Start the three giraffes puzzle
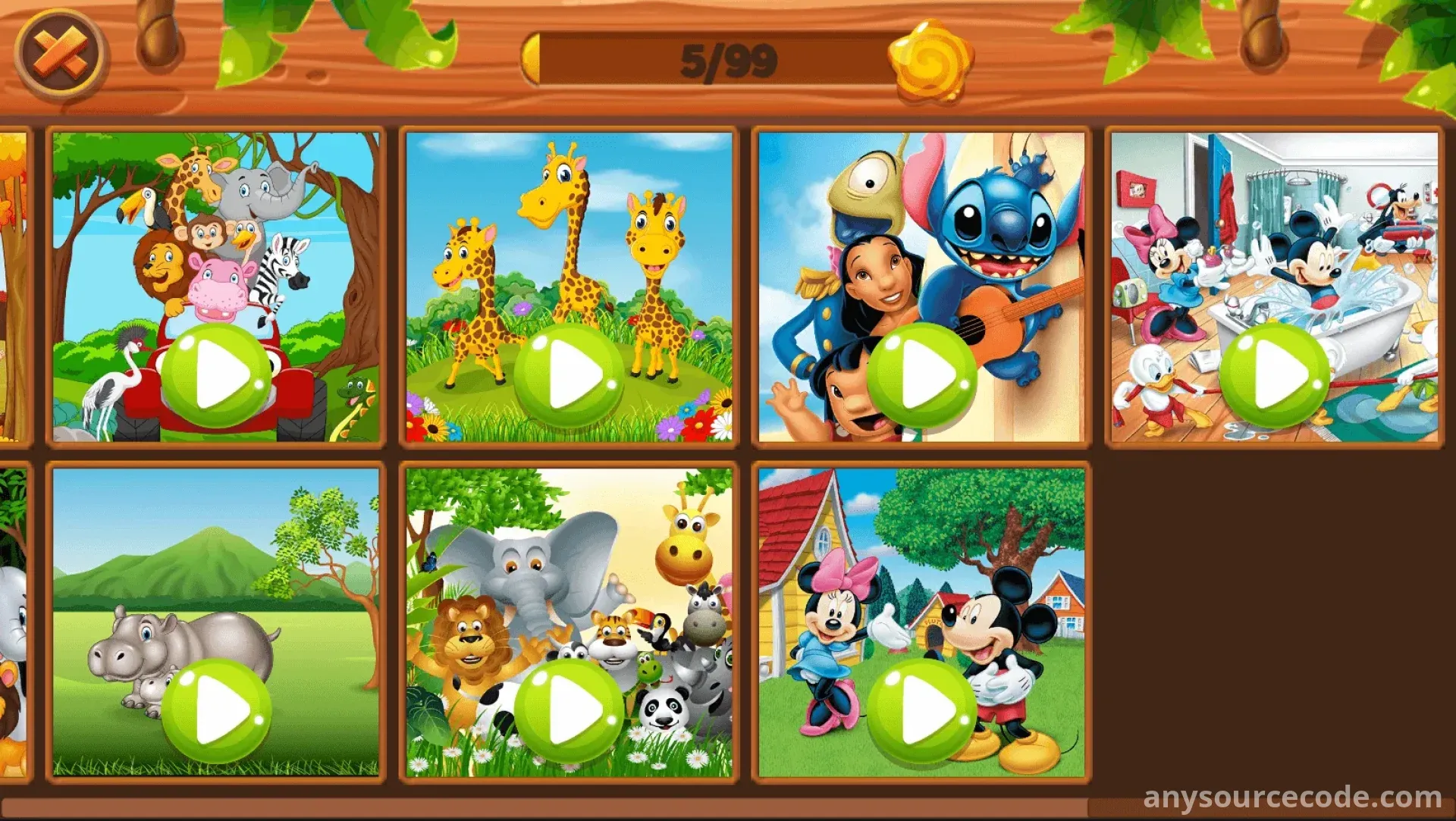 pyautogui.click(x=570, y=374)
